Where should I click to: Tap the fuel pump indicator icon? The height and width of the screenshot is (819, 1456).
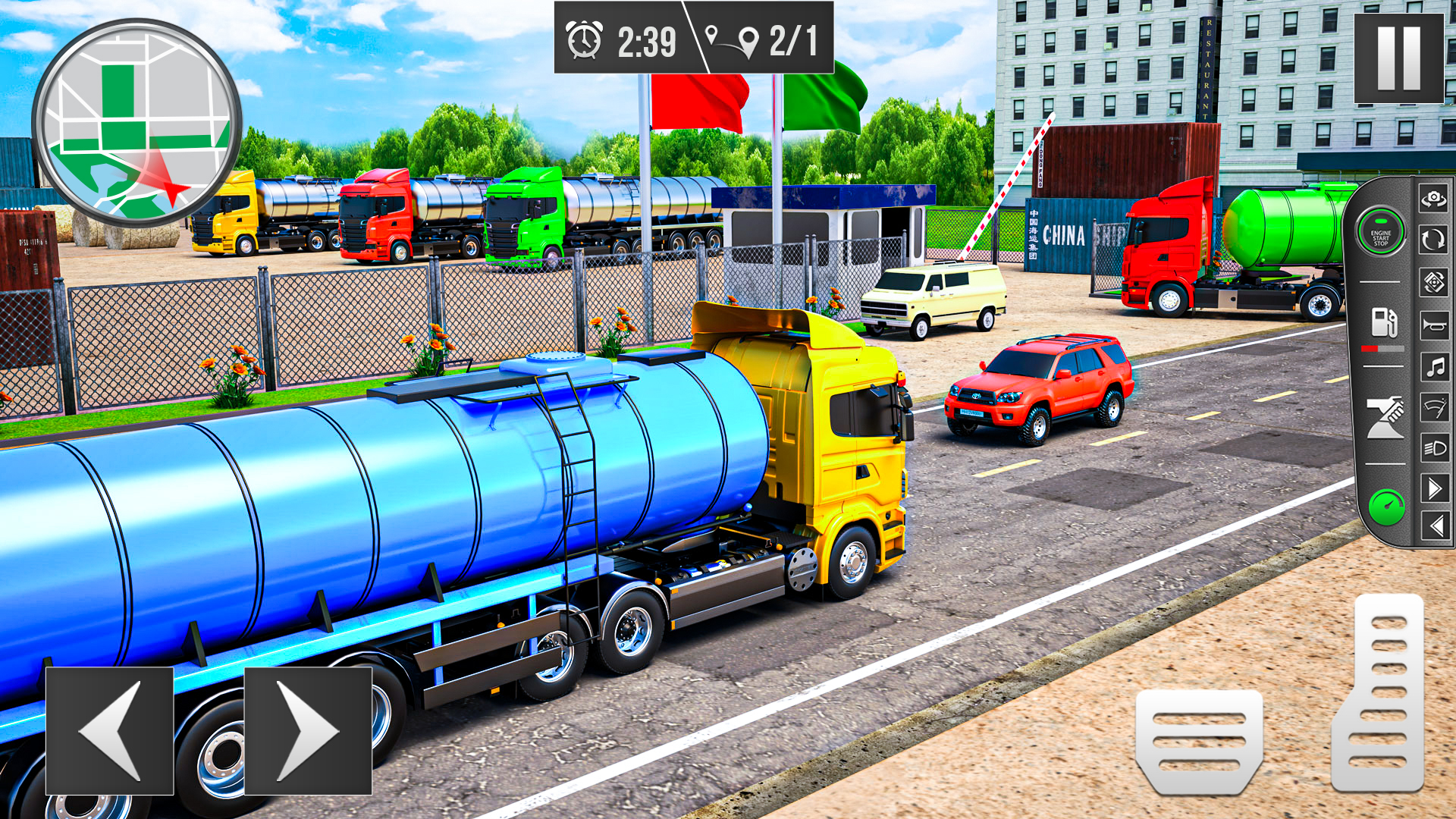(1384, 322)
